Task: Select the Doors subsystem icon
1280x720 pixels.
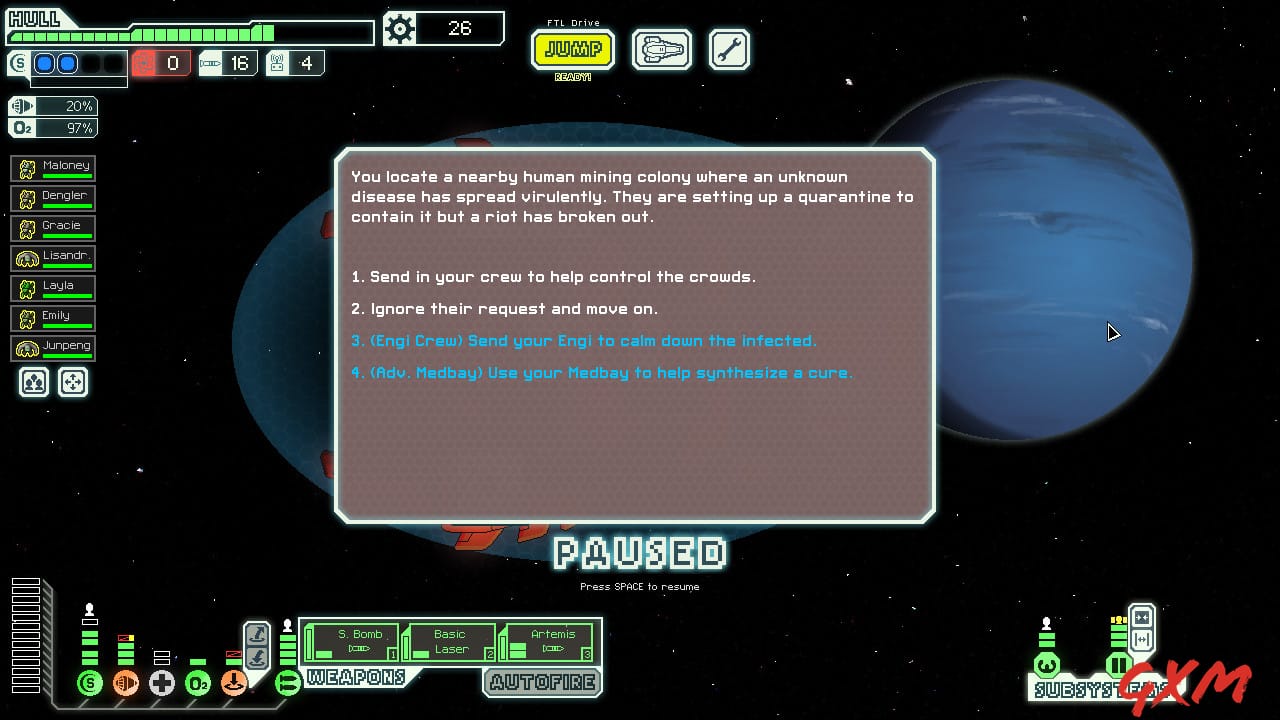Action: (x=1117, y=666)
